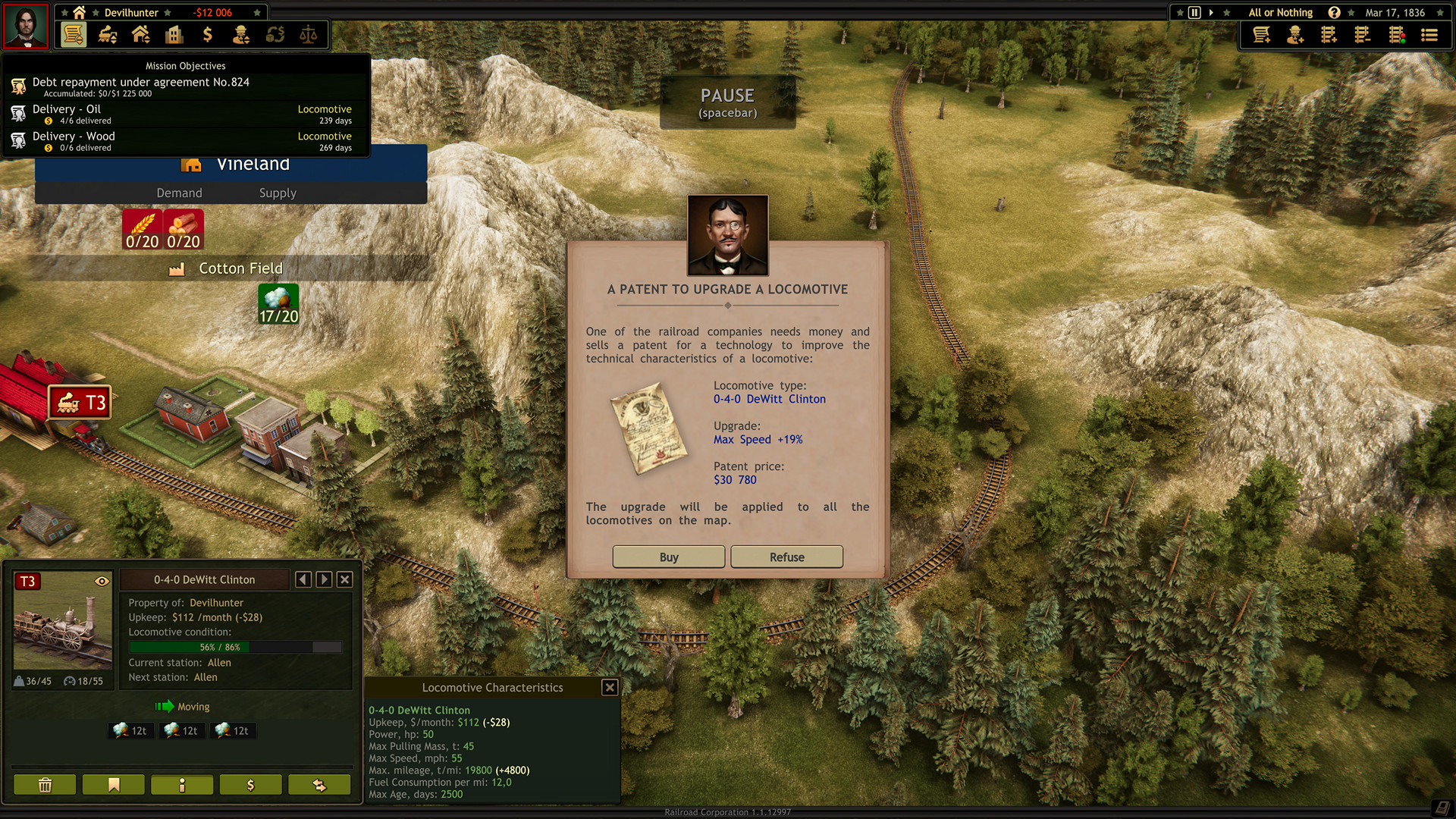Buy the DeWitt Clinton speed patent
Screen dimensions: 1456x819
[x=668, y=557]
